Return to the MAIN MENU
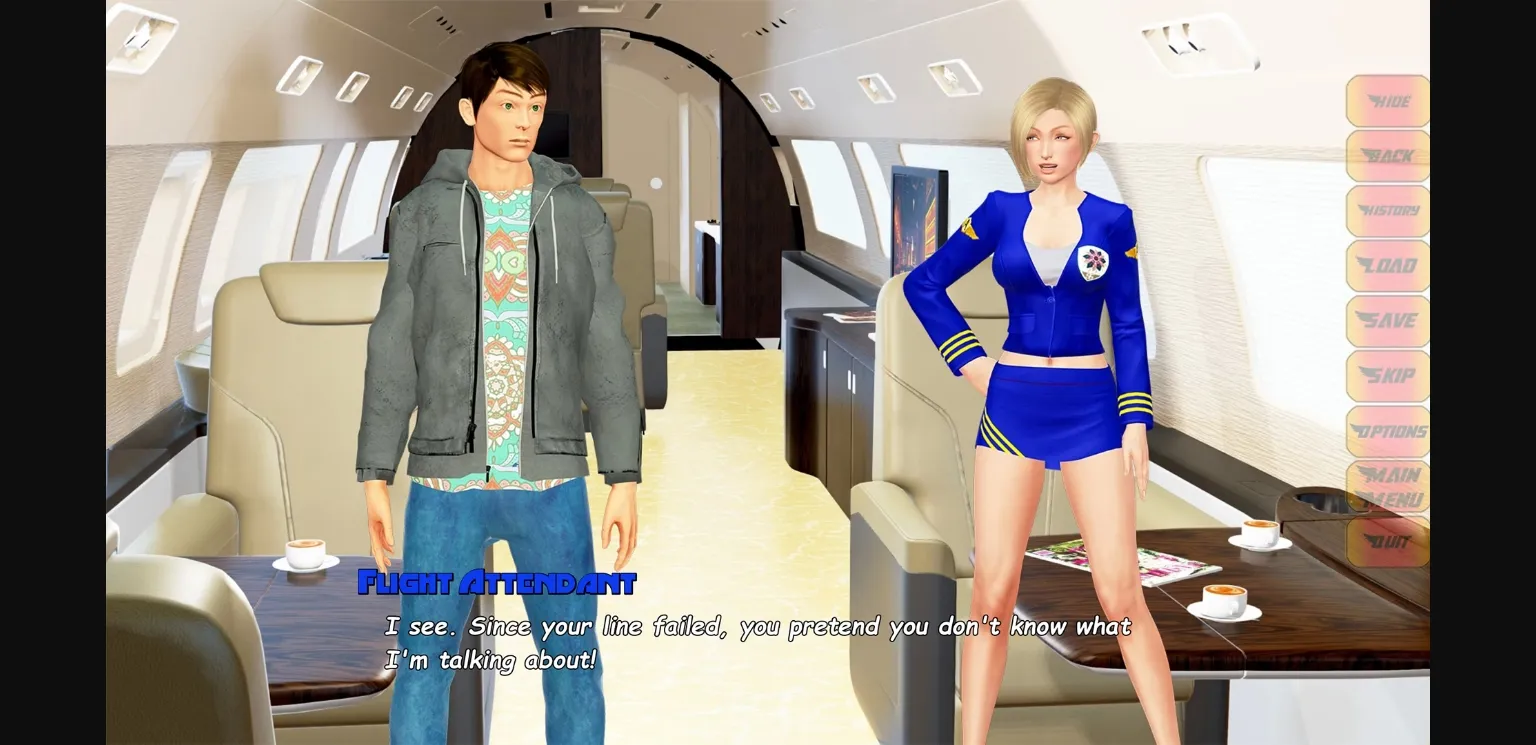The width and height of the screenshot is (1536, 745). click(1388, 485)
